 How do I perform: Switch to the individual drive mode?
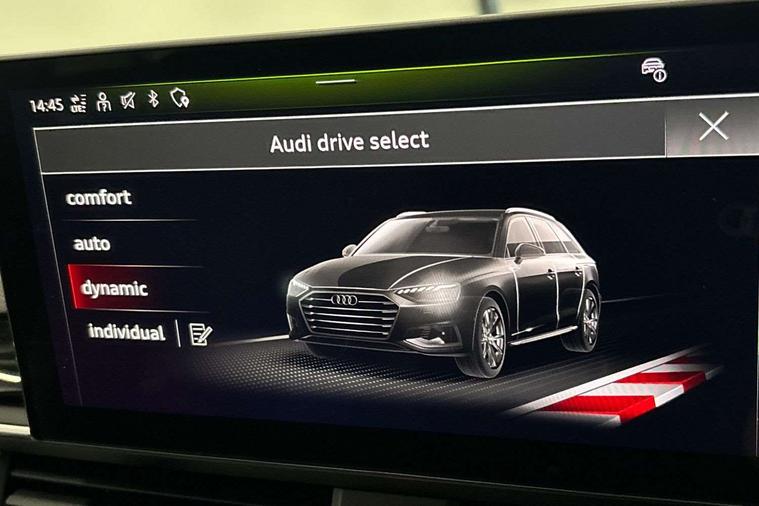pos(126,332)
